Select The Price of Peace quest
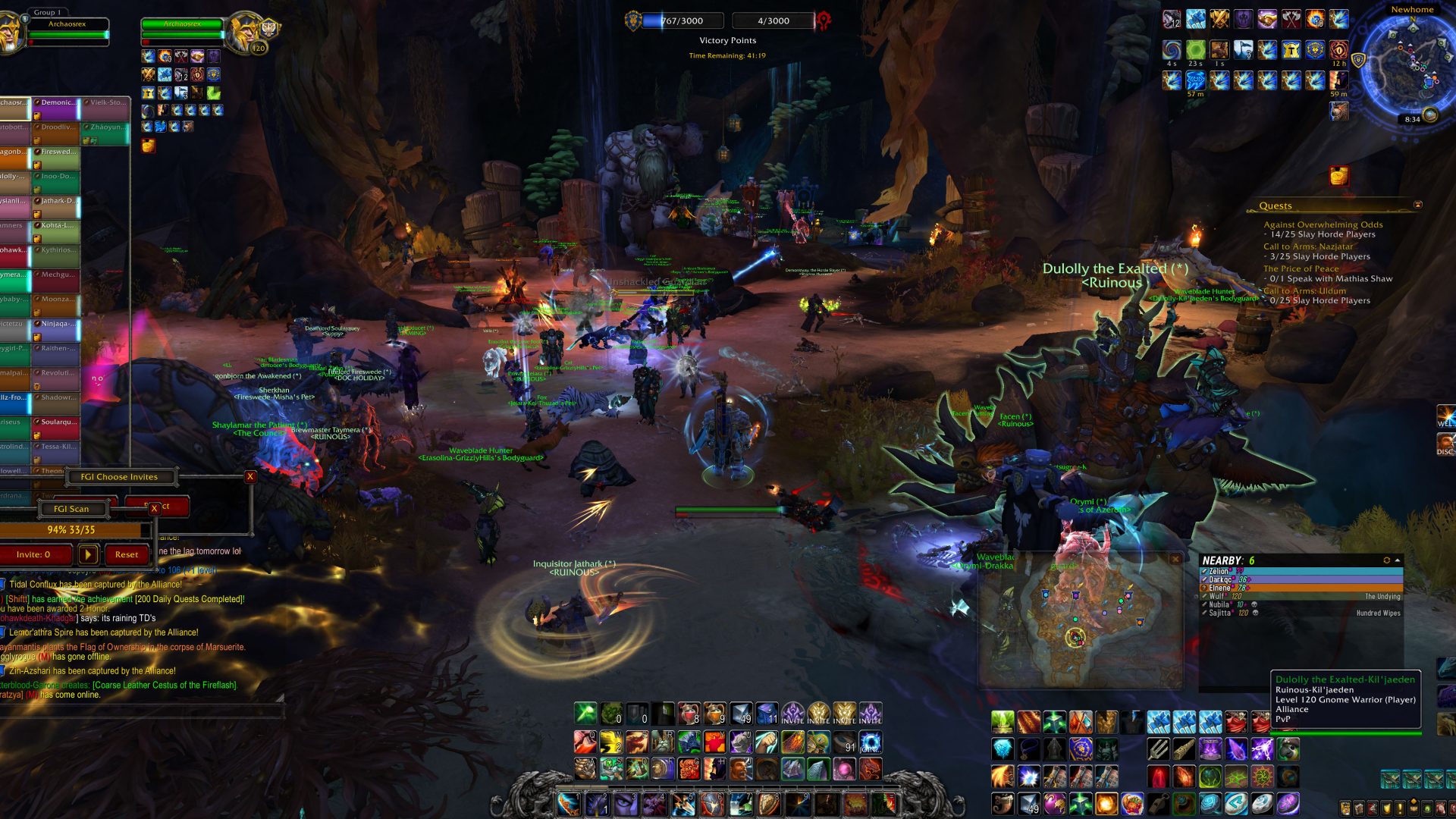 (1301, 268)
